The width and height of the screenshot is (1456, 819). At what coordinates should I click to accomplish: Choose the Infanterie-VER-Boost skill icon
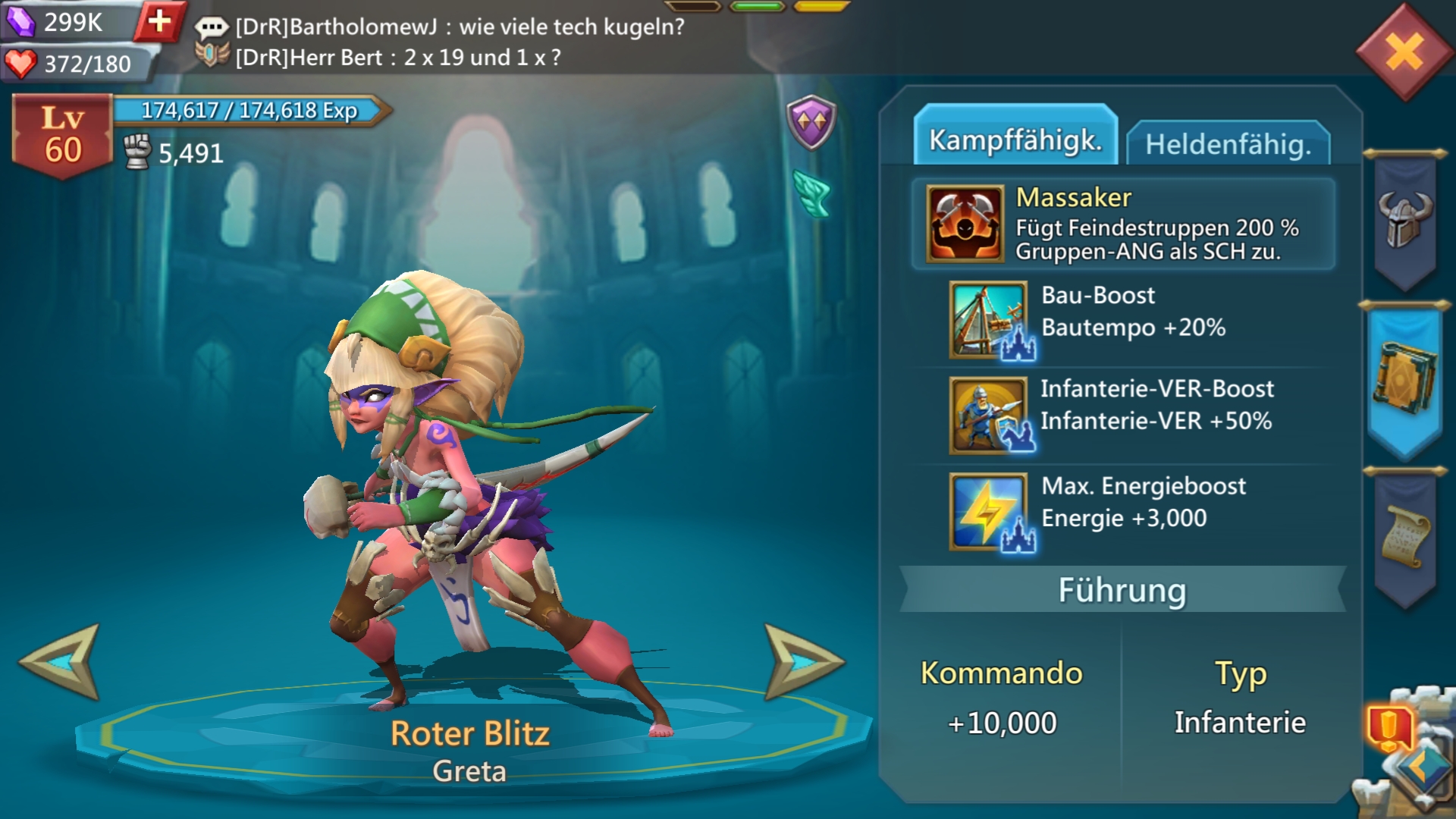point(989,416)
